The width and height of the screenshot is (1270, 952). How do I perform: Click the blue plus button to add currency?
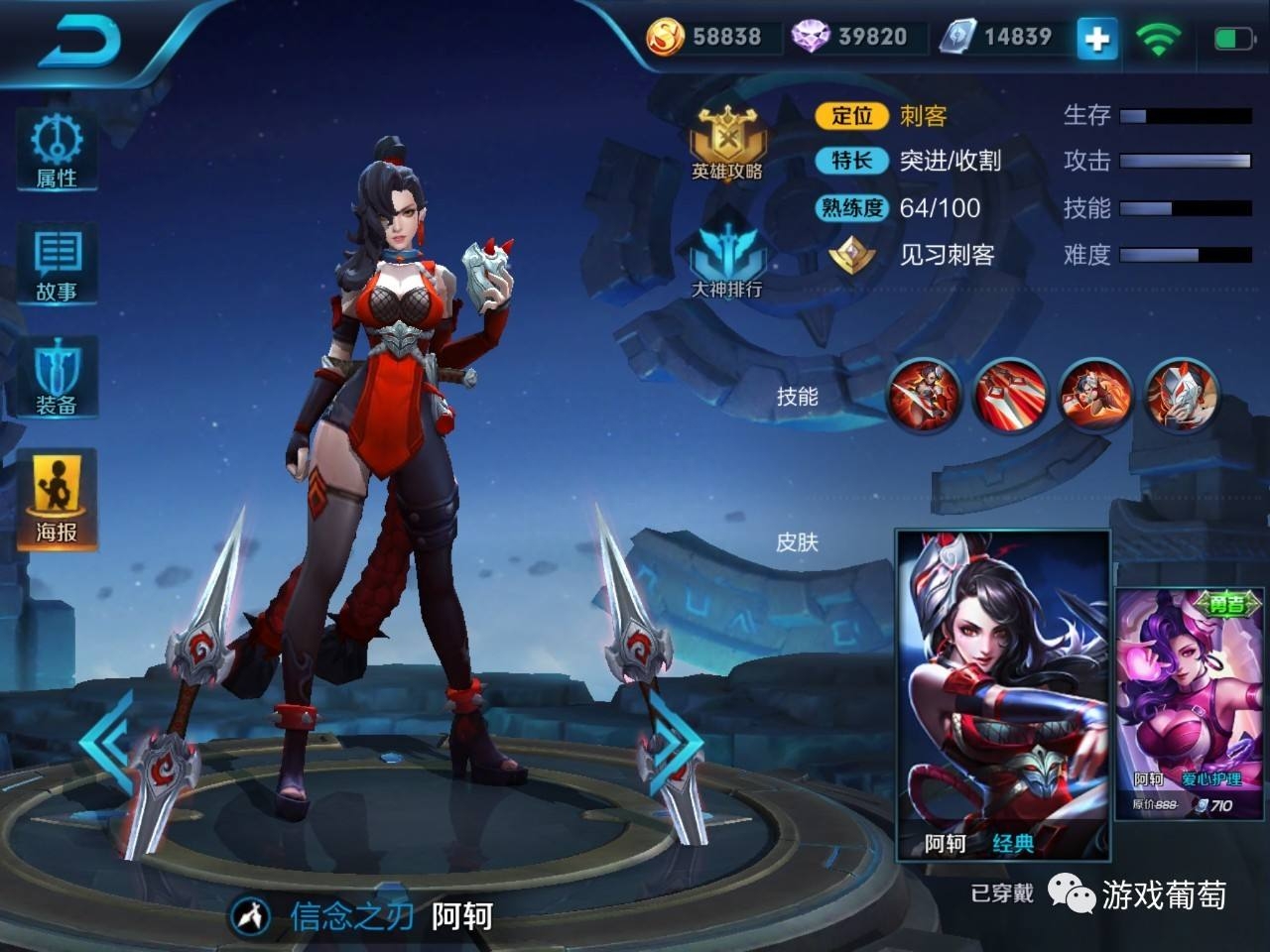[1096, 39]
